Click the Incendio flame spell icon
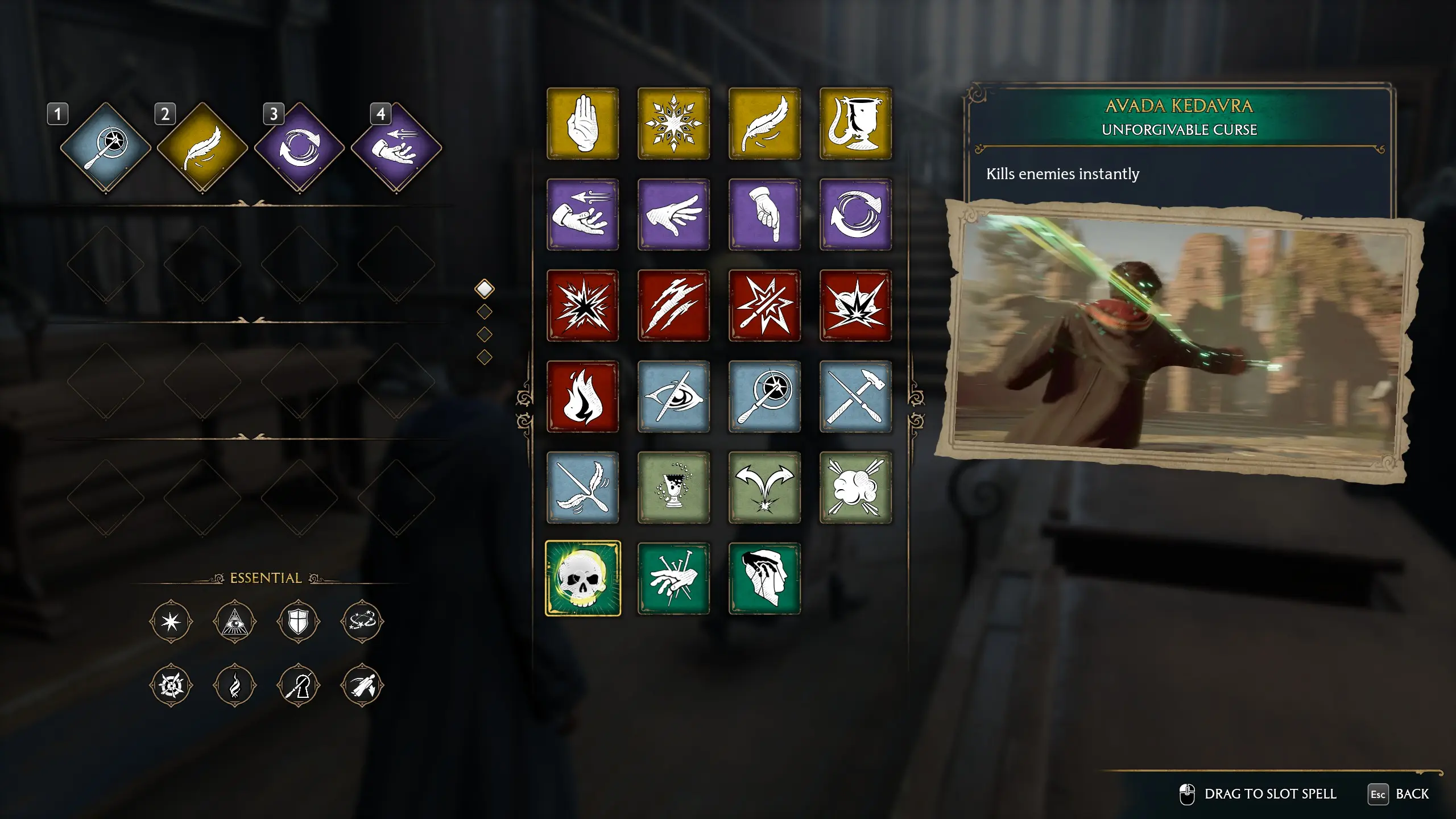Screen dimensions: 1456x819 pyautogui.click(x=583, y=397)
